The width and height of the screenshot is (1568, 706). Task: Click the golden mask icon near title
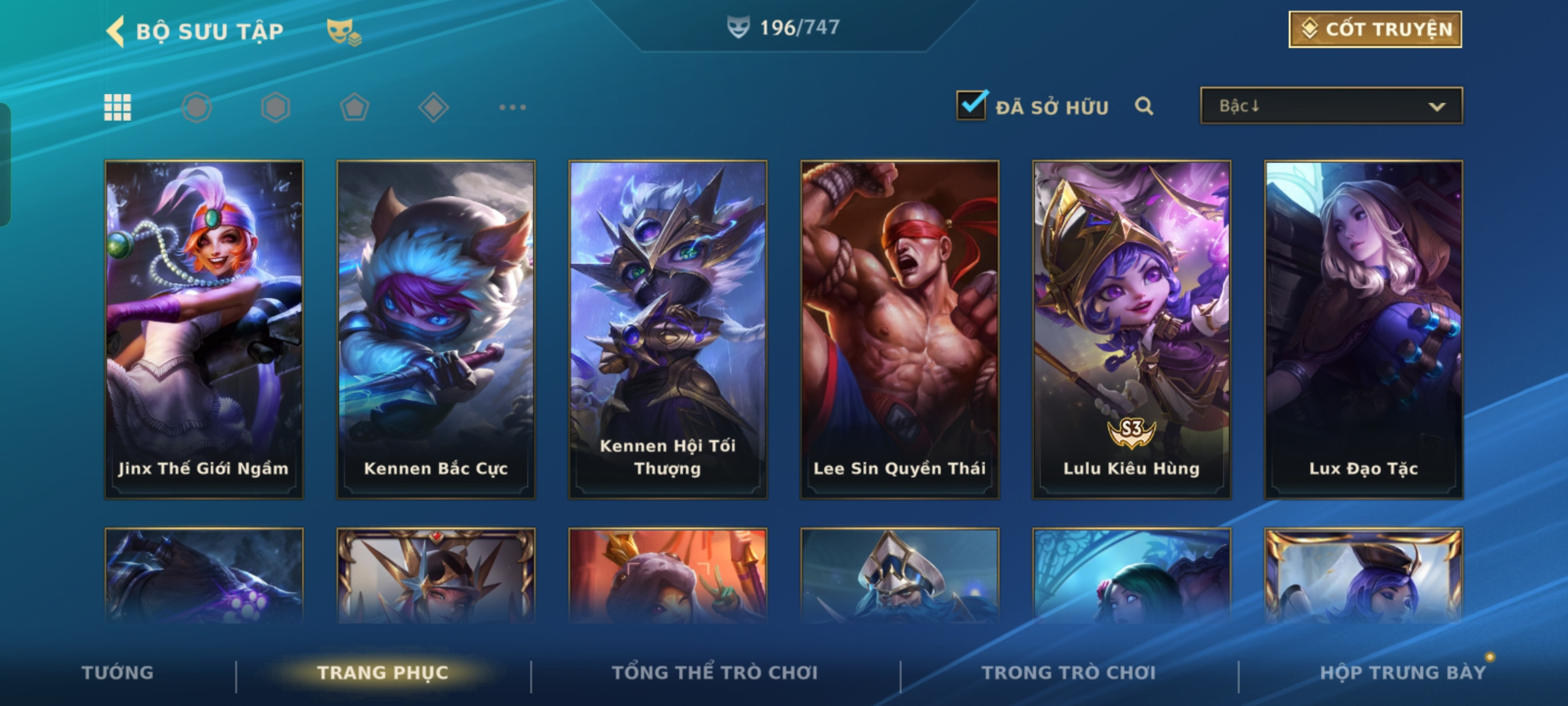(x=343, y=31)
